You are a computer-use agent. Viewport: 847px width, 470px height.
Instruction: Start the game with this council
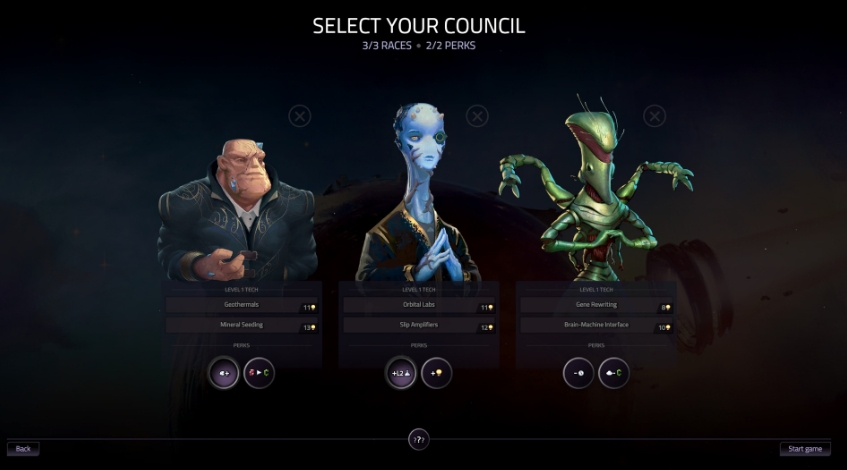pyautogui.click(x=804, y=449)
